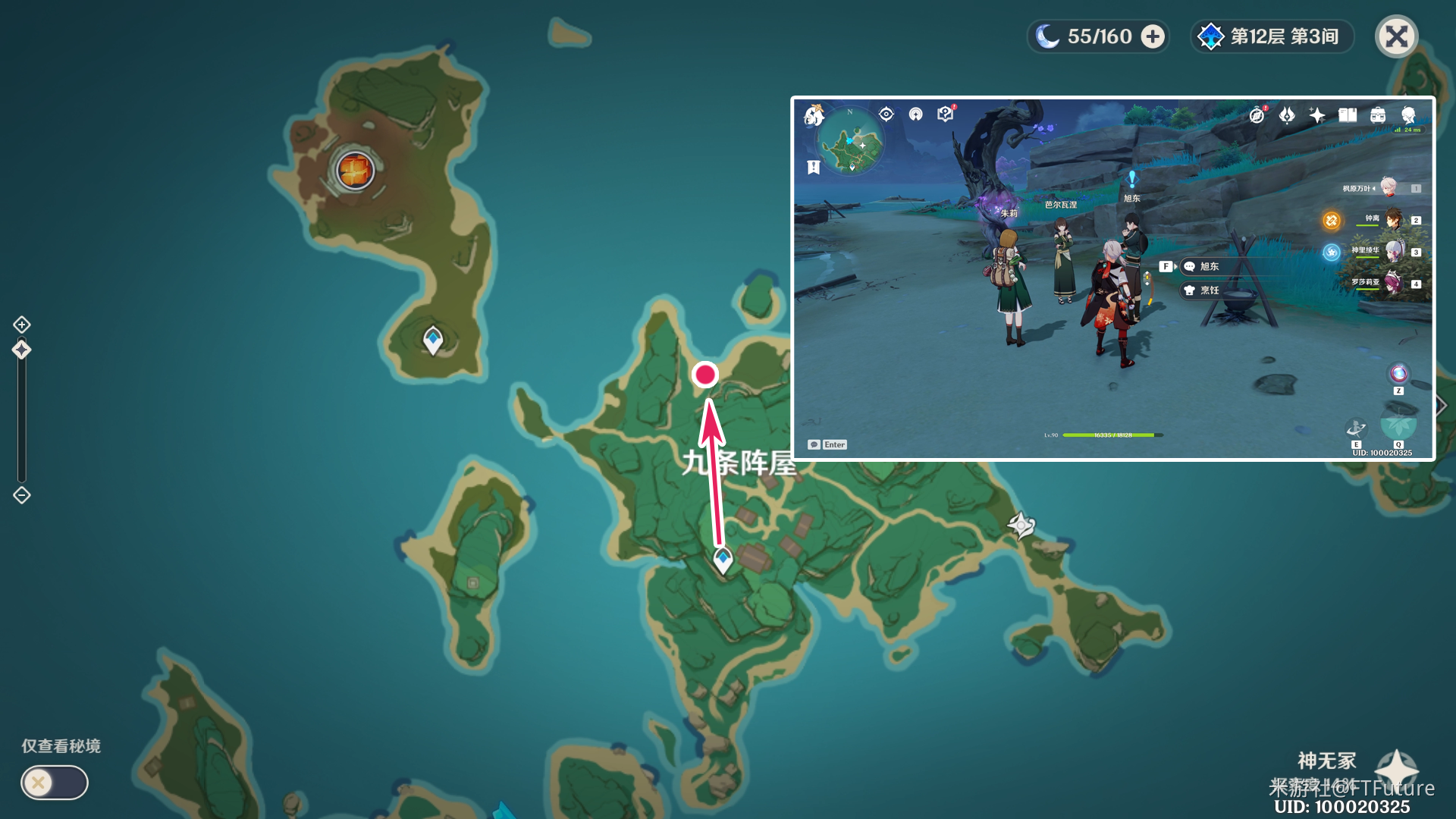Click the inset gameplay screenshot

(1112, 278)
